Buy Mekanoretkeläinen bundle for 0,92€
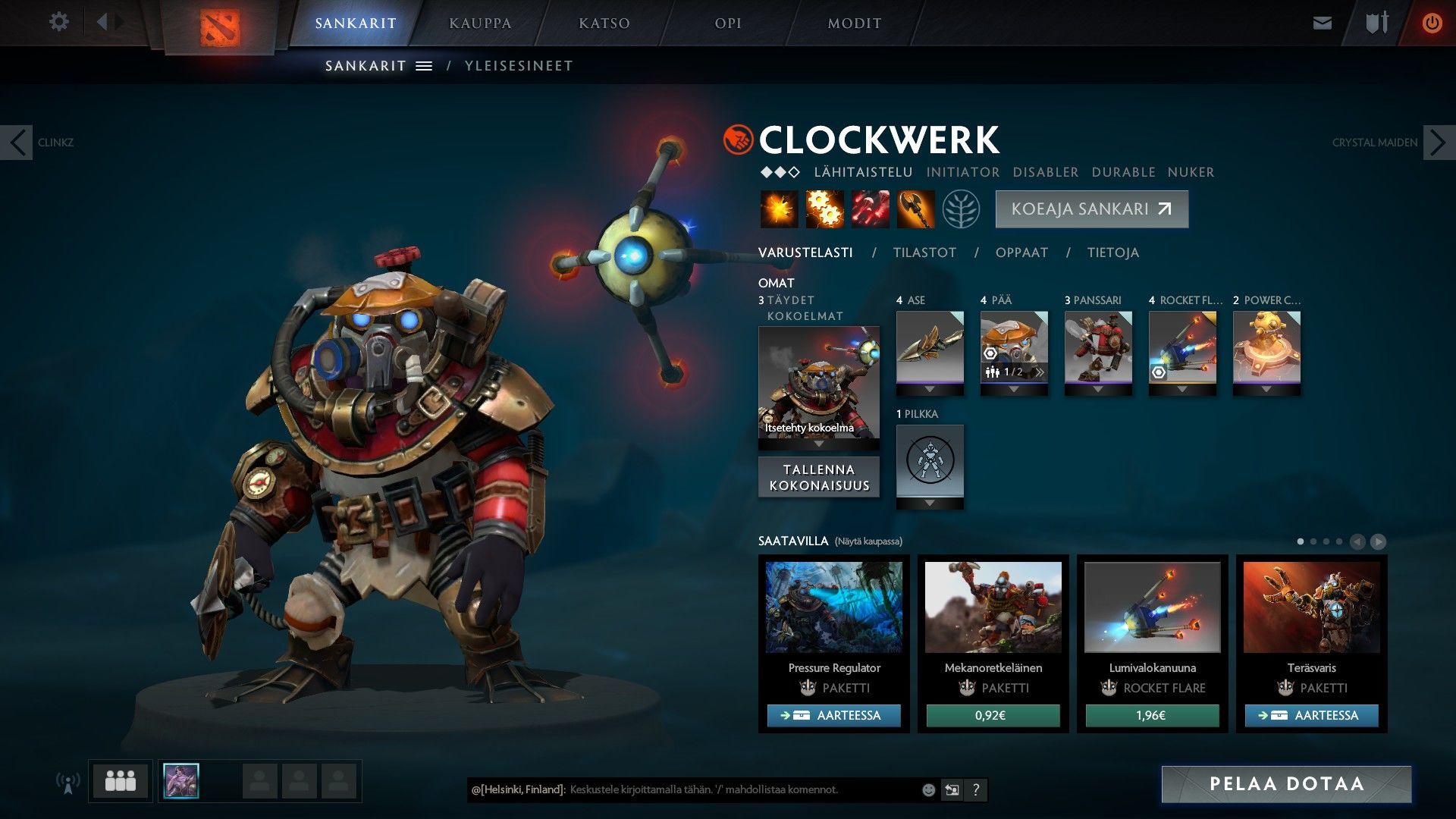Image resolution: width=1456 pixels, height=819 pixels. click(993, 715)
